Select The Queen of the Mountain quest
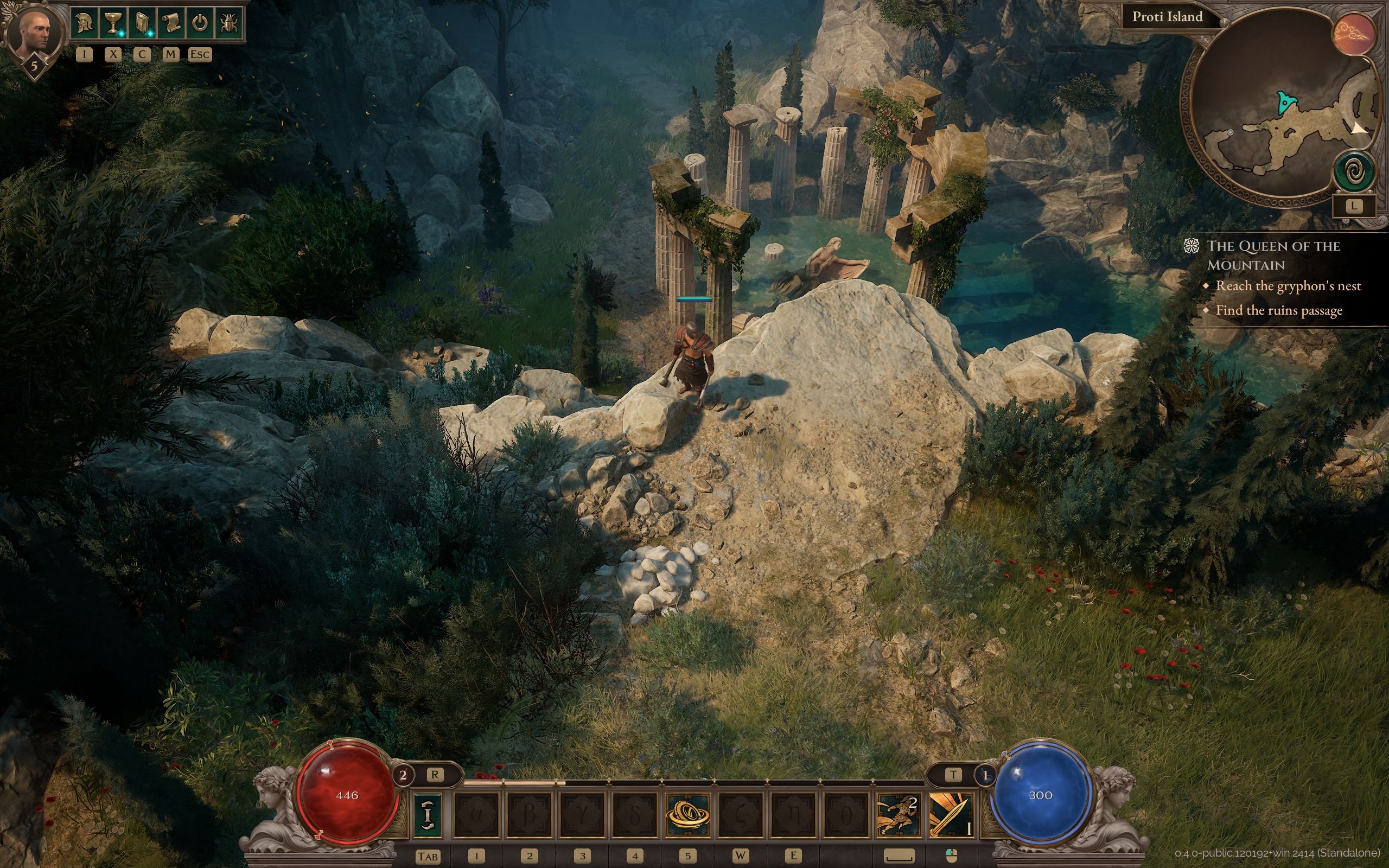 [1272, 255]
